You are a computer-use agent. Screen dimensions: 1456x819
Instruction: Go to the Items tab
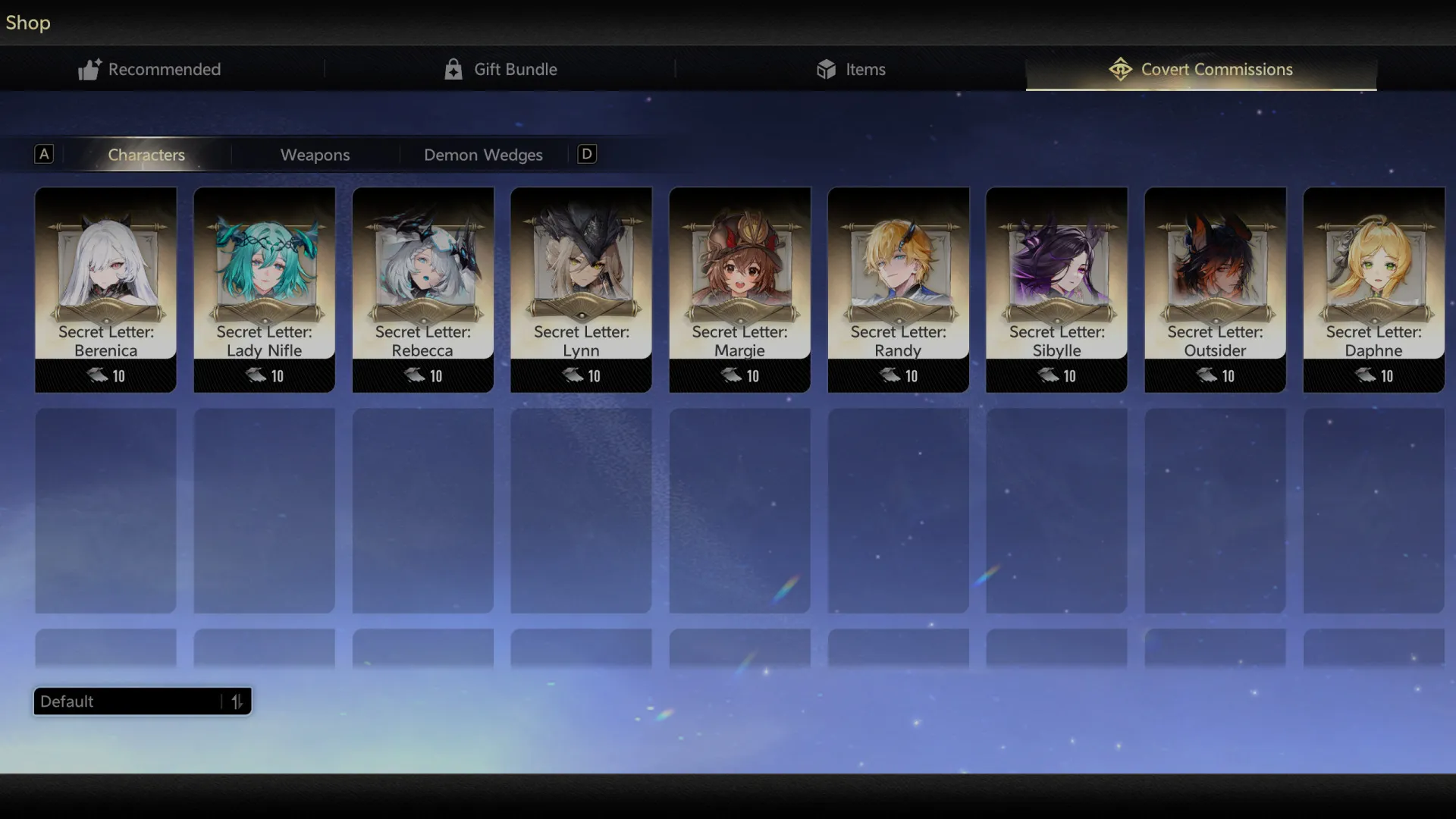click(x=851, y=69)
